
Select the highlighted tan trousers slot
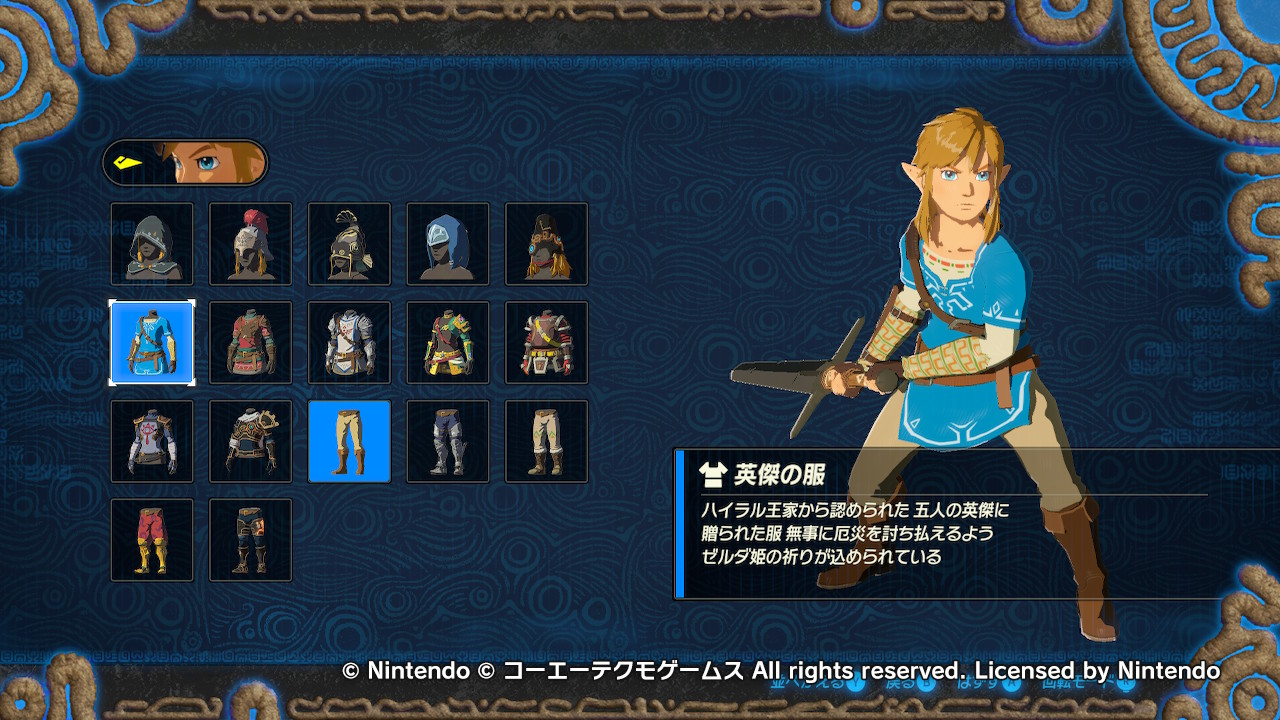point(349,441)
